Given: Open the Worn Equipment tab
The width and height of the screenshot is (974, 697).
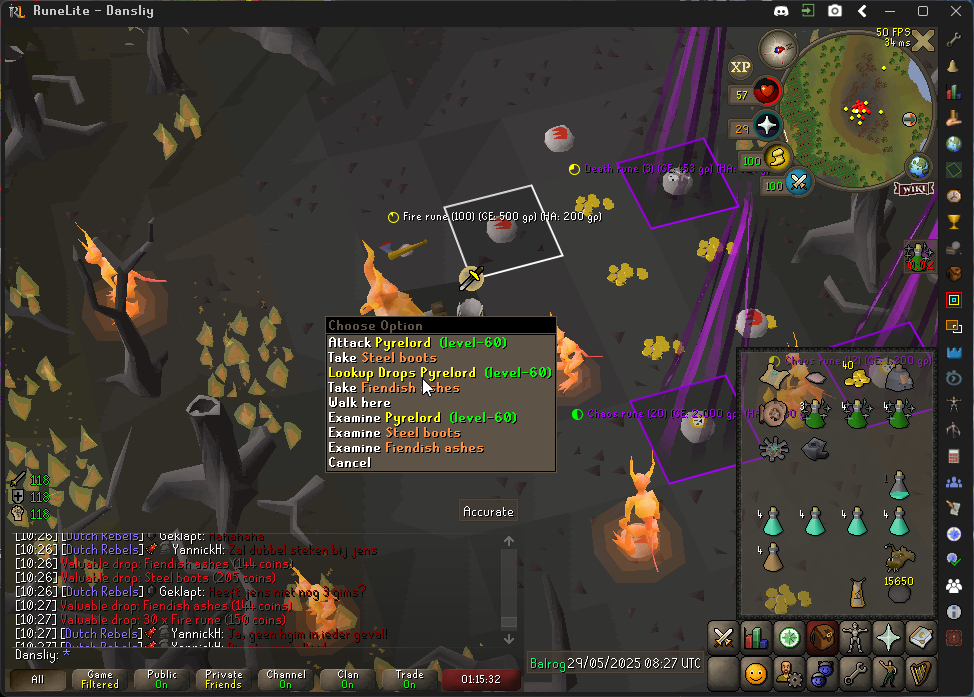Looking at the screenshot, I should pyautogui.click(x=854, y=636).
